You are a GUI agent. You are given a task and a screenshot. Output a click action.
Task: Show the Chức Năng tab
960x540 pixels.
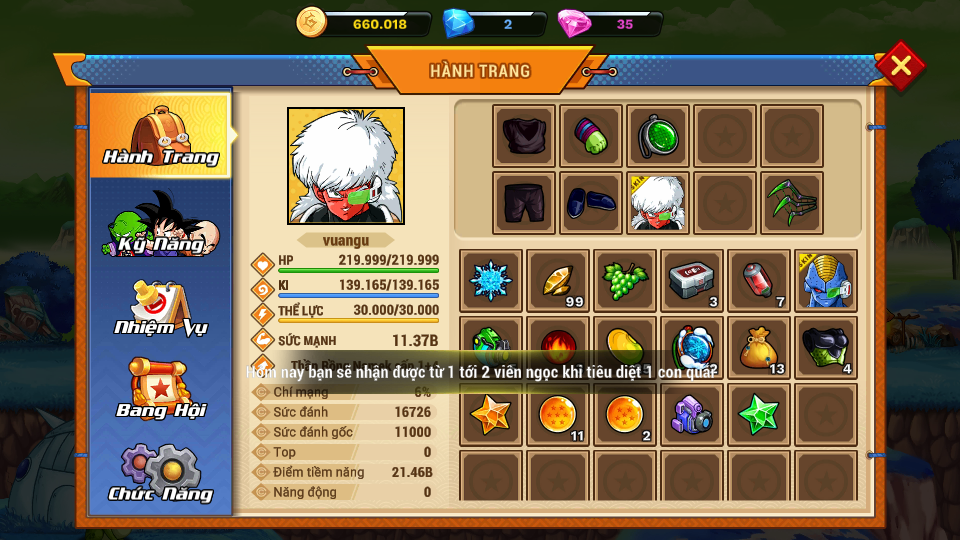tap(161, 473)
